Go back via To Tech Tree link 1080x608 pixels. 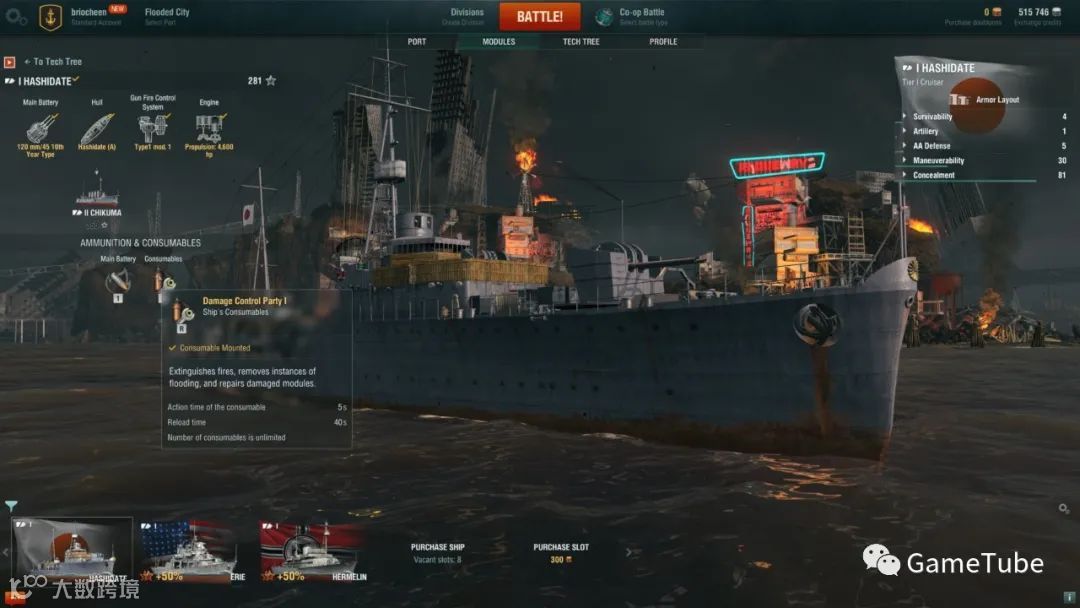pyautogui.click(x=52, y=62)
